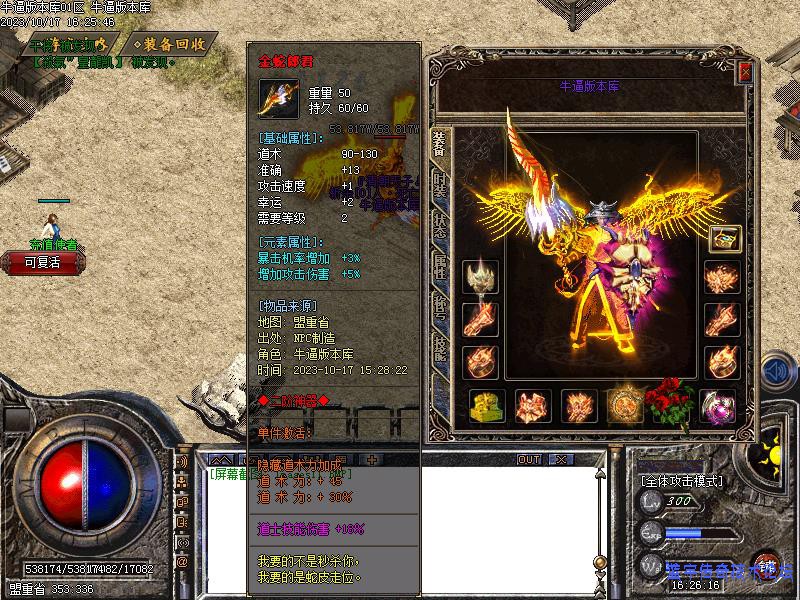The image size is (800, 600).
Task: Select the silver helmet equipment slot
Action: pos(480,278)
